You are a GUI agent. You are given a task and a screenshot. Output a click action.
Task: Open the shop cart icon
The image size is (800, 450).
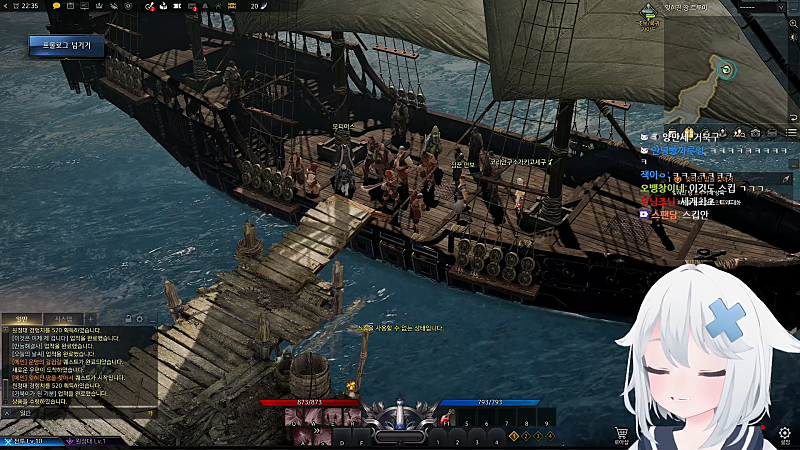pyautogui.click(x=621, y=433)
